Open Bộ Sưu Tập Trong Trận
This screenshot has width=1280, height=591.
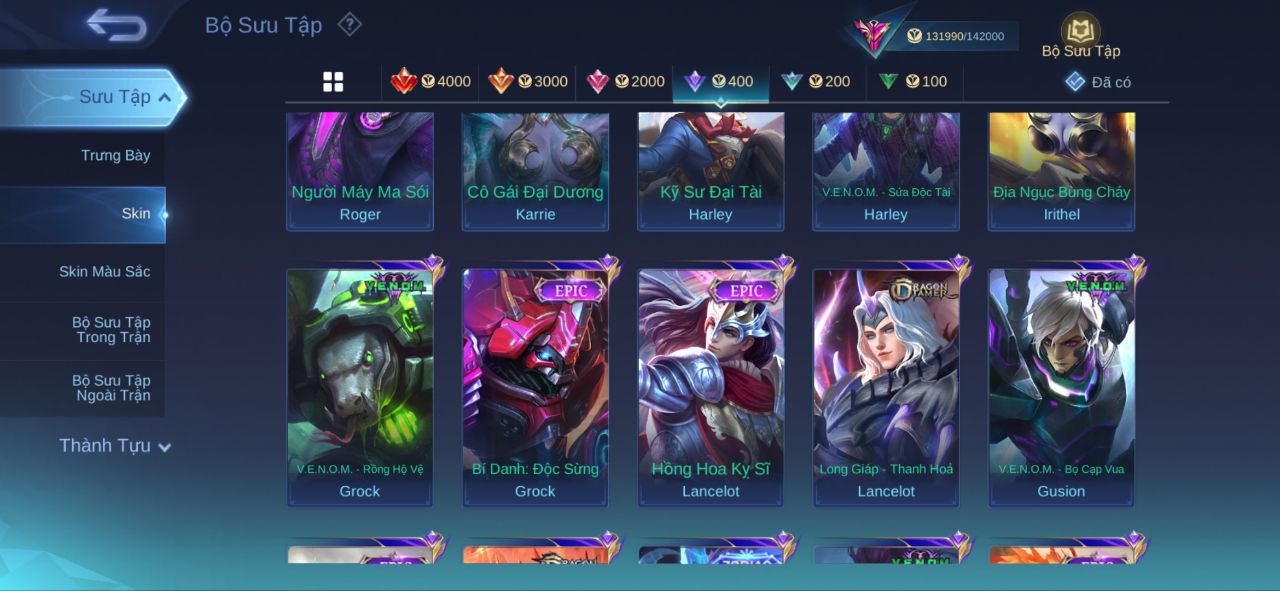point(110,330)
